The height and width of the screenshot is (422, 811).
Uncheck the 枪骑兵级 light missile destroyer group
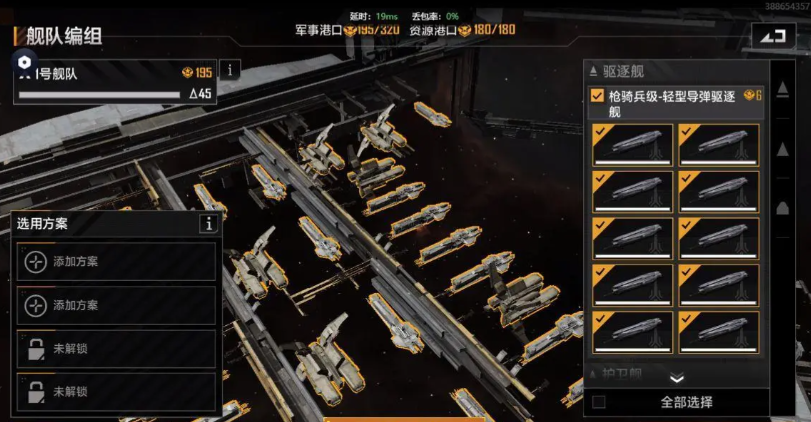(597, 97)
